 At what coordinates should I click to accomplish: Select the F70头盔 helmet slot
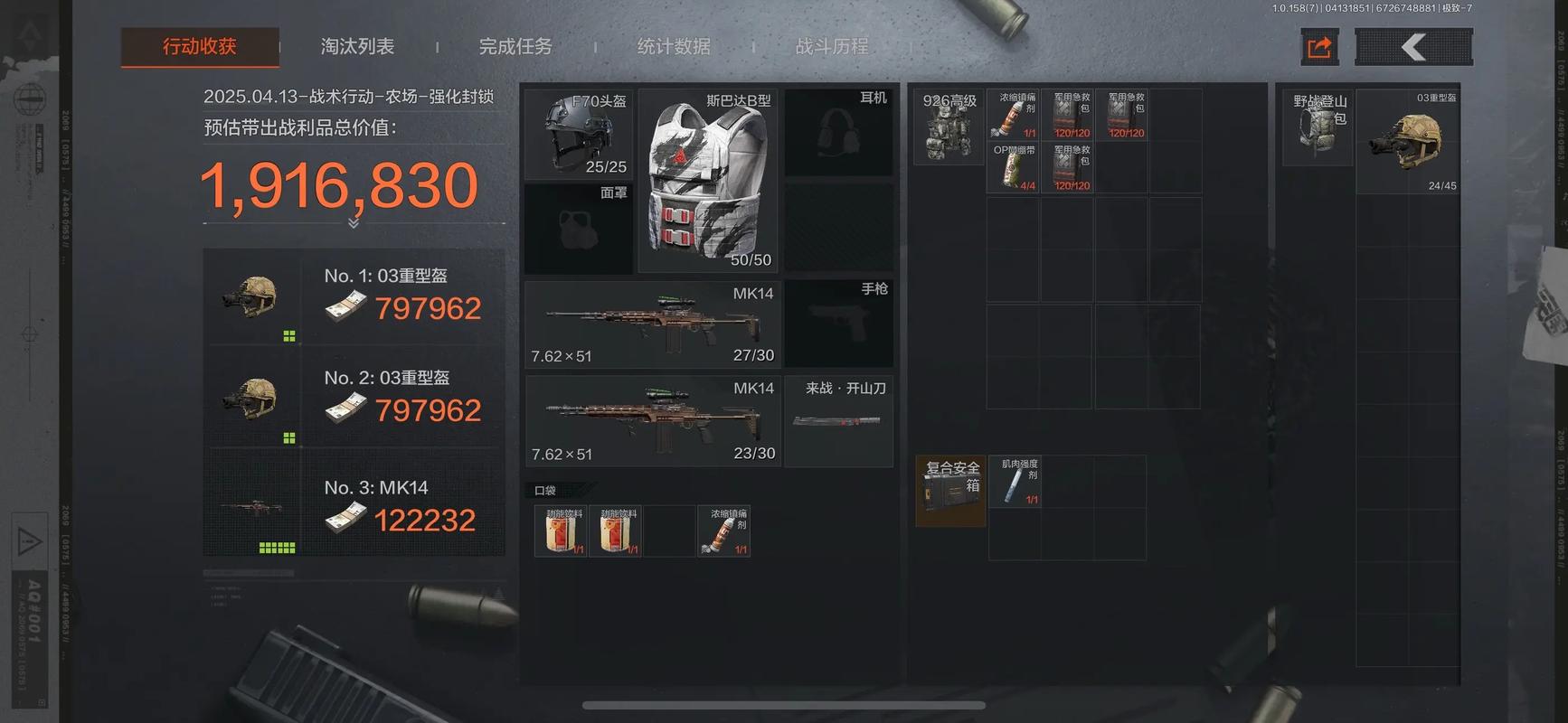579,134
